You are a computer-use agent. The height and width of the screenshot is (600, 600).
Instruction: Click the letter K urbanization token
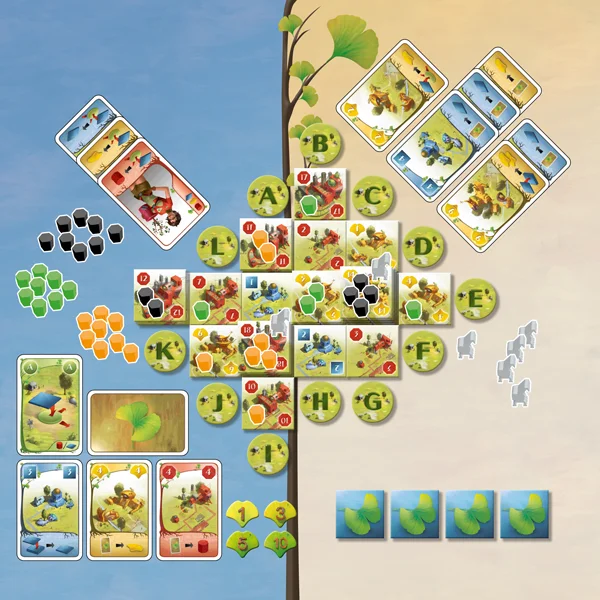pos(166,350)
